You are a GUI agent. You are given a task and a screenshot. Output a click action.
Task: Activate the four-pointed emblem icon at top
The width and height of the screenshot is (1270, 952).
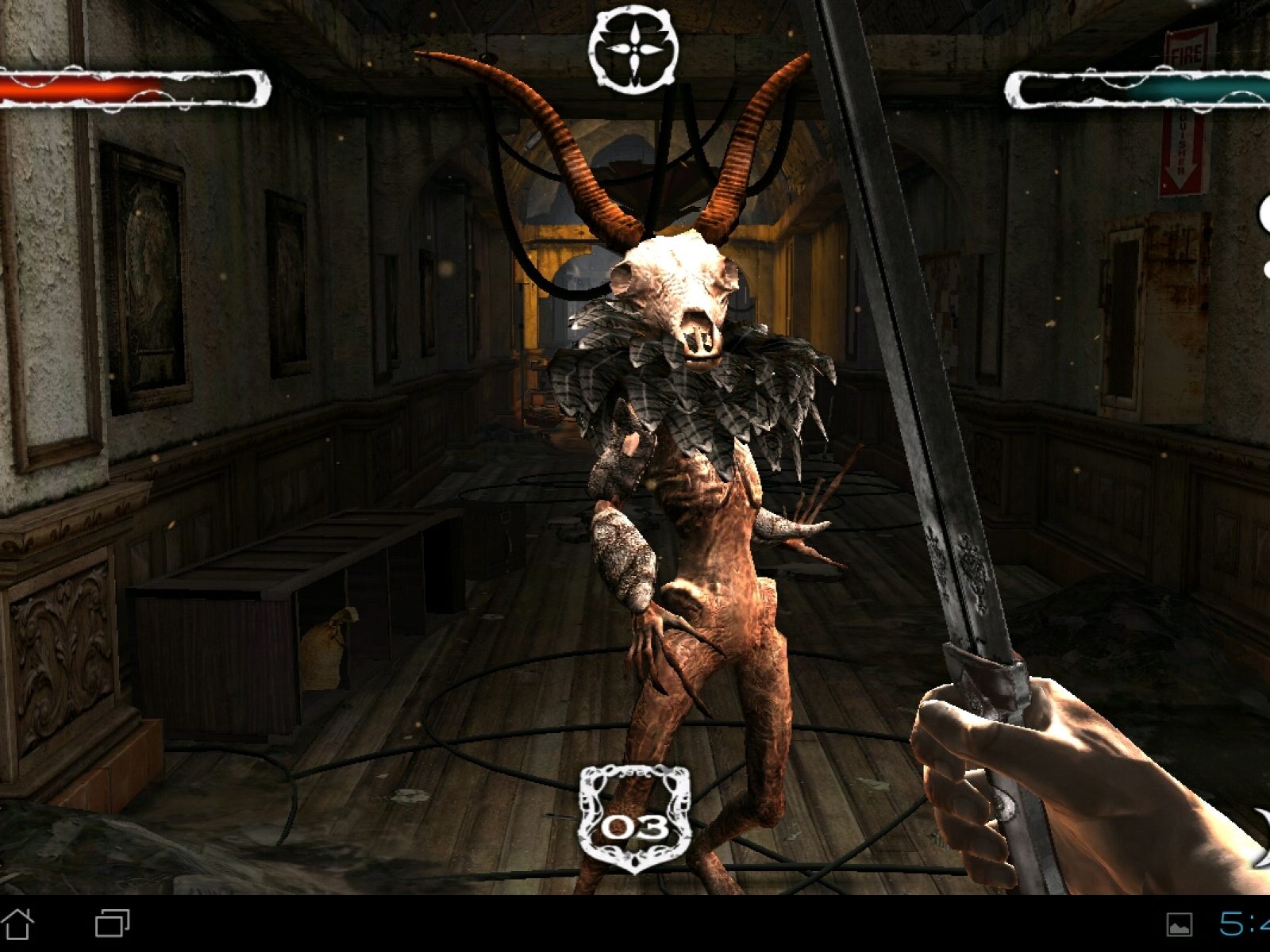click(x=633, y=49)
